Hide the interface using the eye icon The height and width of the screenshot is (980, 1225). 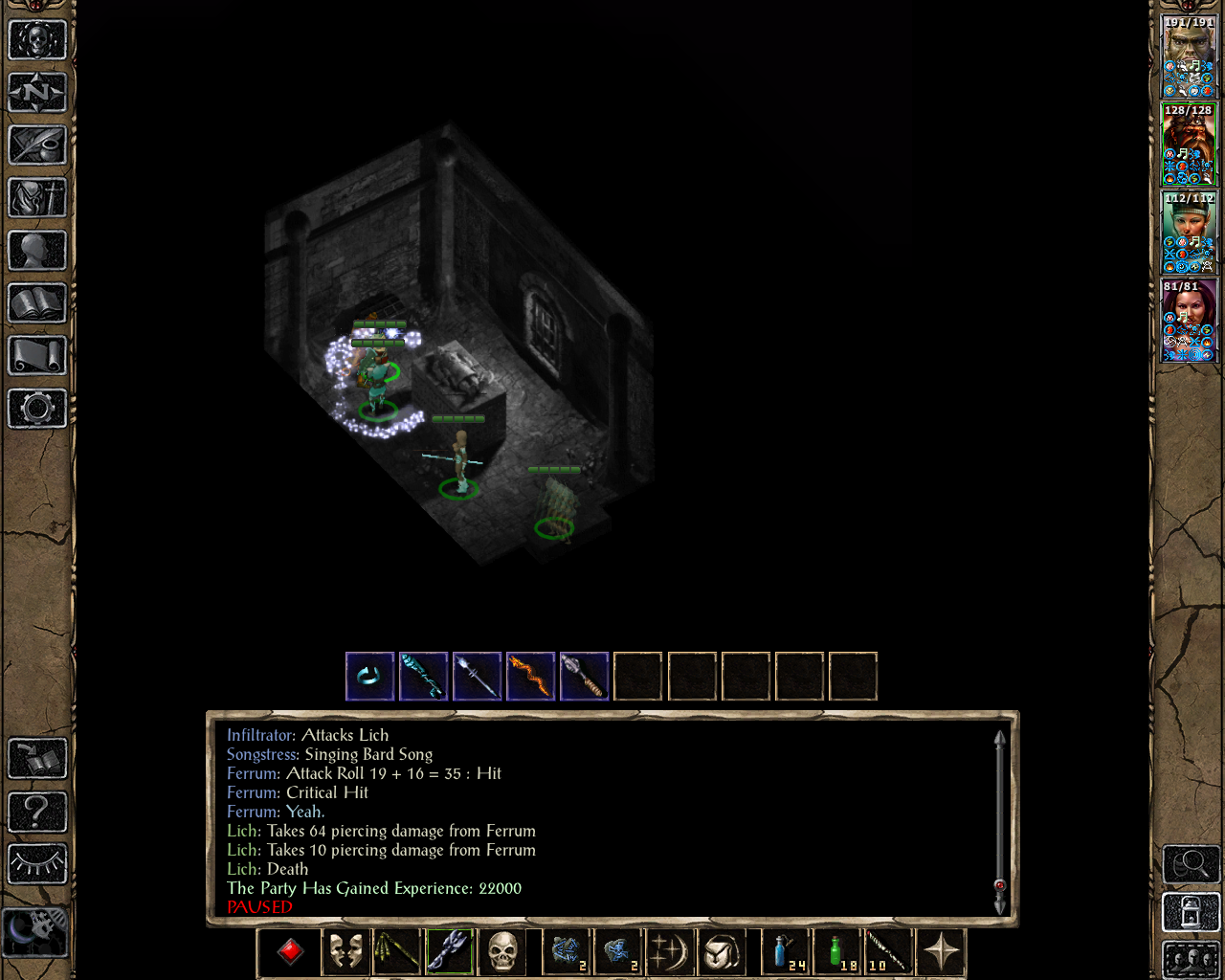click(38, 862)
